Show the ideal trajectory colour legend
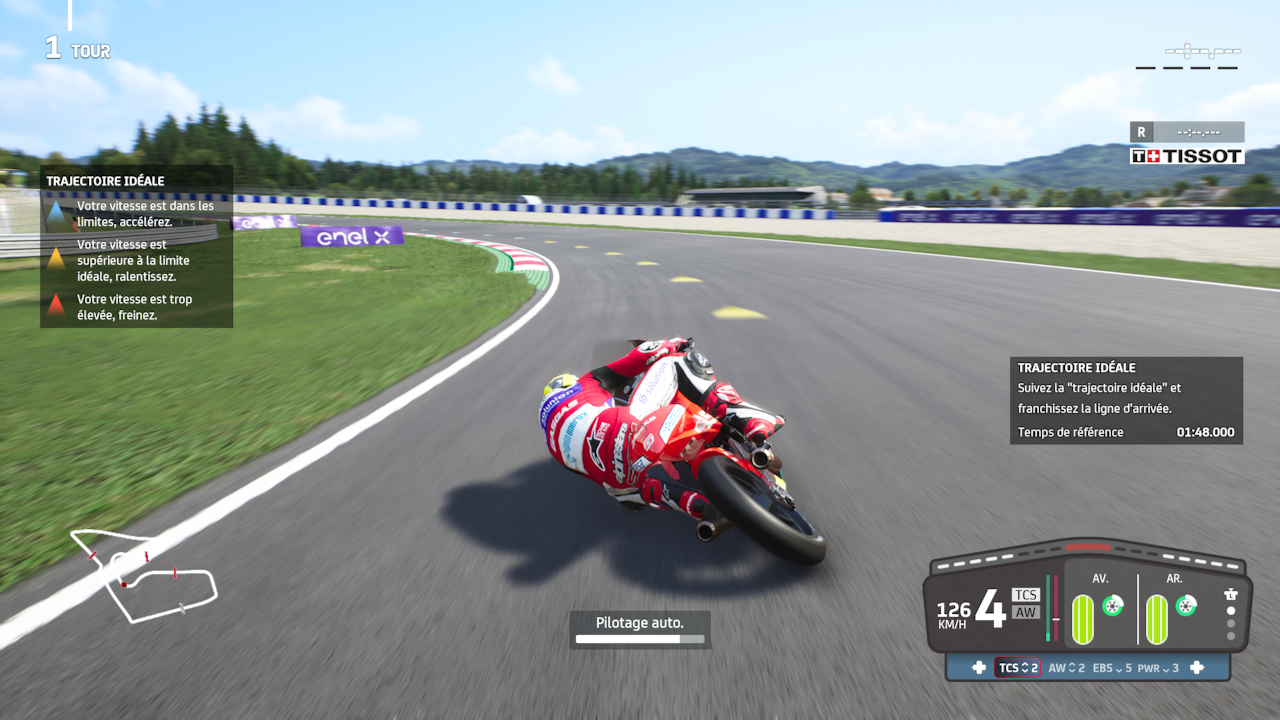 pos(136,247)
